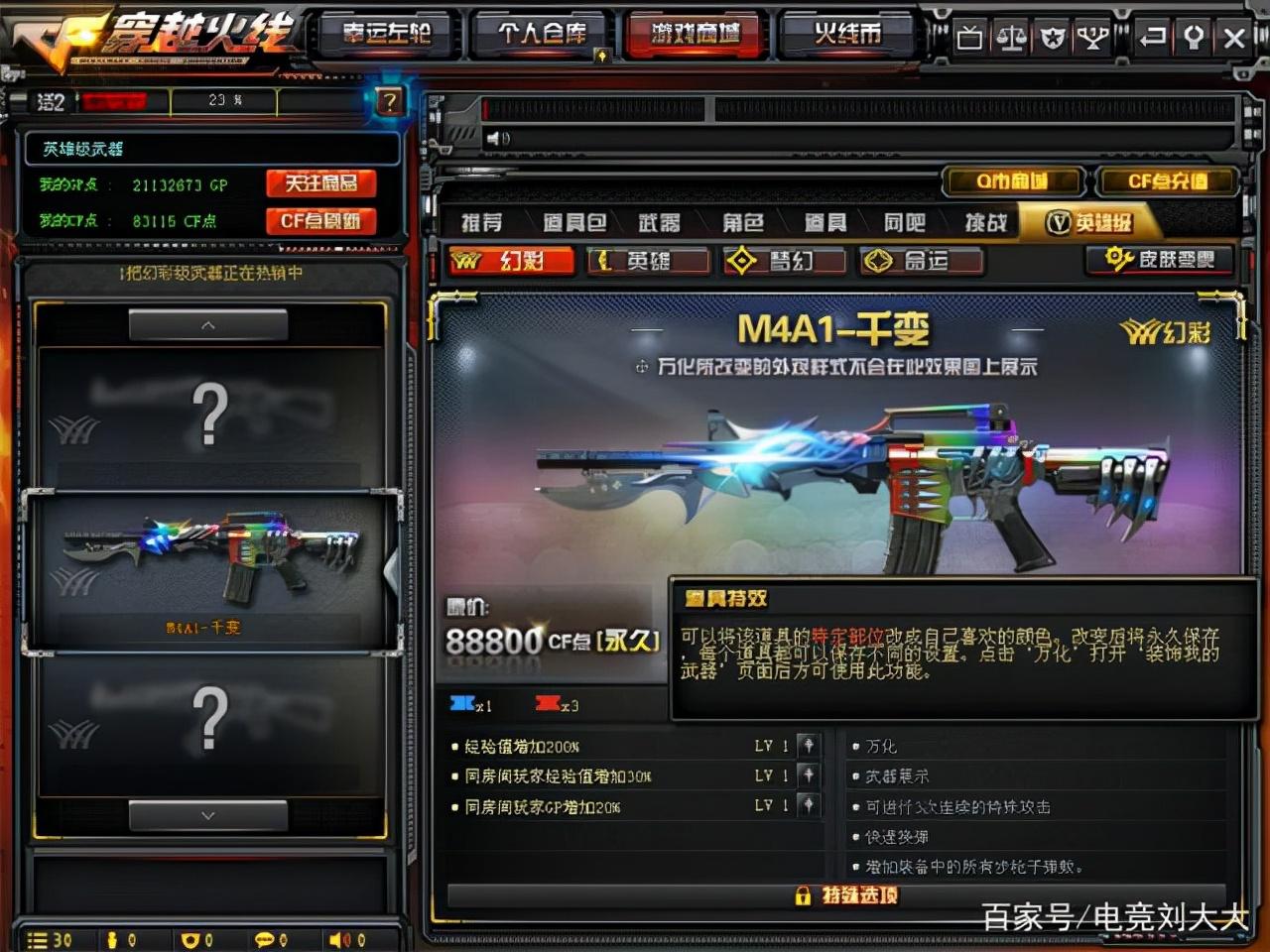
Task: Switch to the 武器 tab
Action: pyautogui.click(x=660, y=222)
